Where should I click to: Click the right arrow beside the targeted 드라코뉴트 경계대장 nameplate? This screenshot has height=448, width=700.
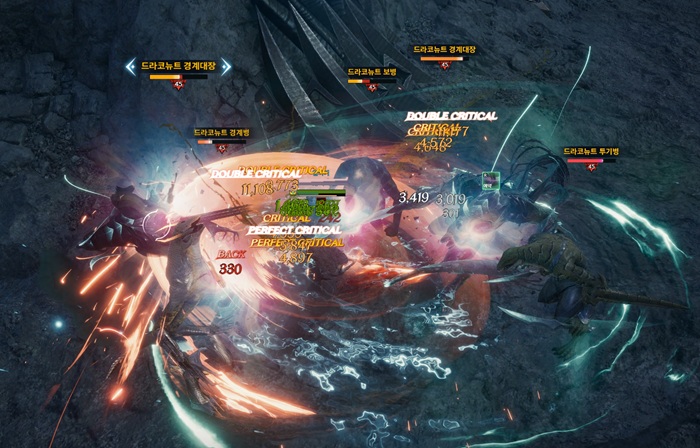coord(226,66)
